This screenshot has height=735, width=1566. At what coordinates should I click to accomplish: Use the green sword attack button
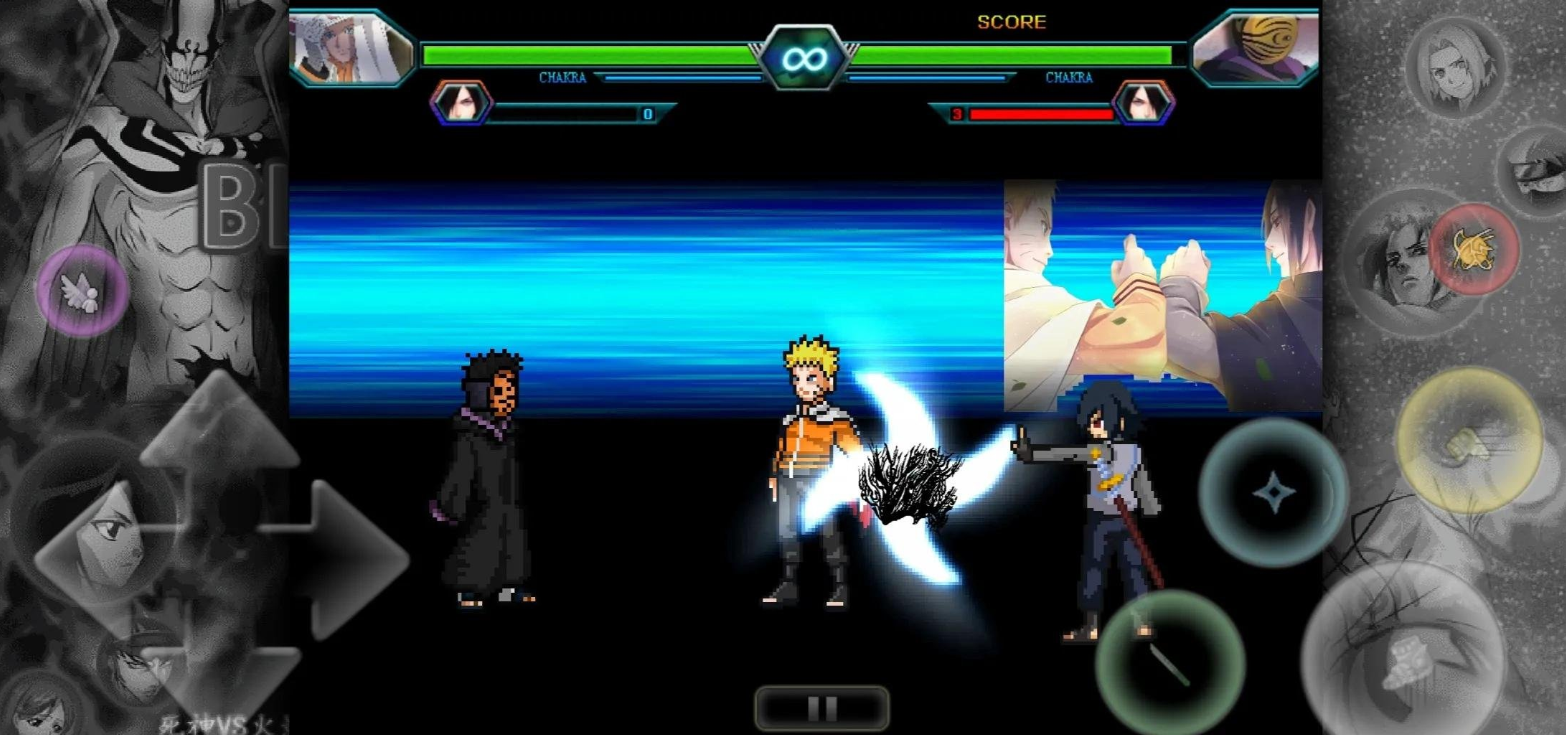1169,662
